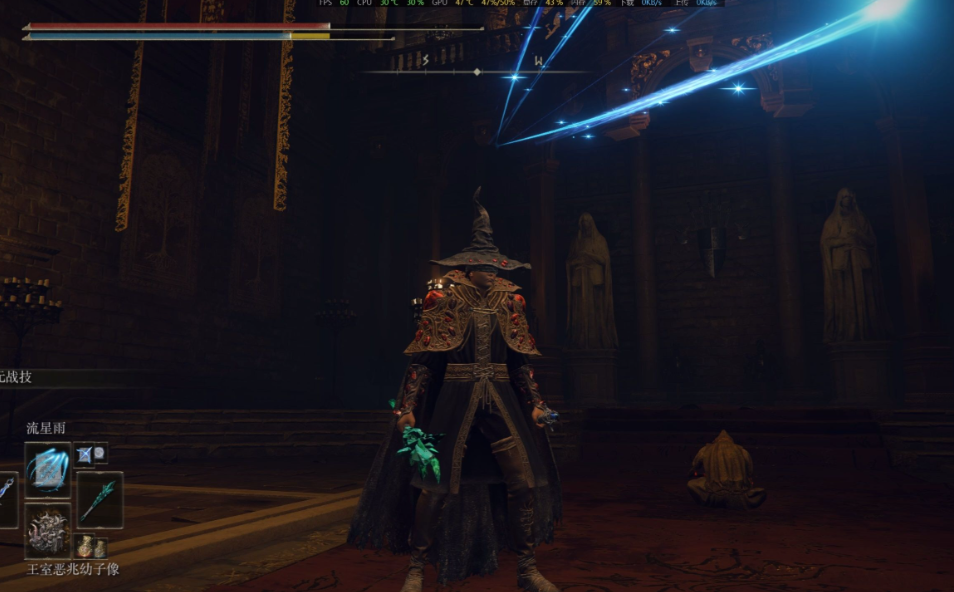Click the golden flask pouch icons
The height and width of the screenshot is (592, 954).
click(91, 546)
